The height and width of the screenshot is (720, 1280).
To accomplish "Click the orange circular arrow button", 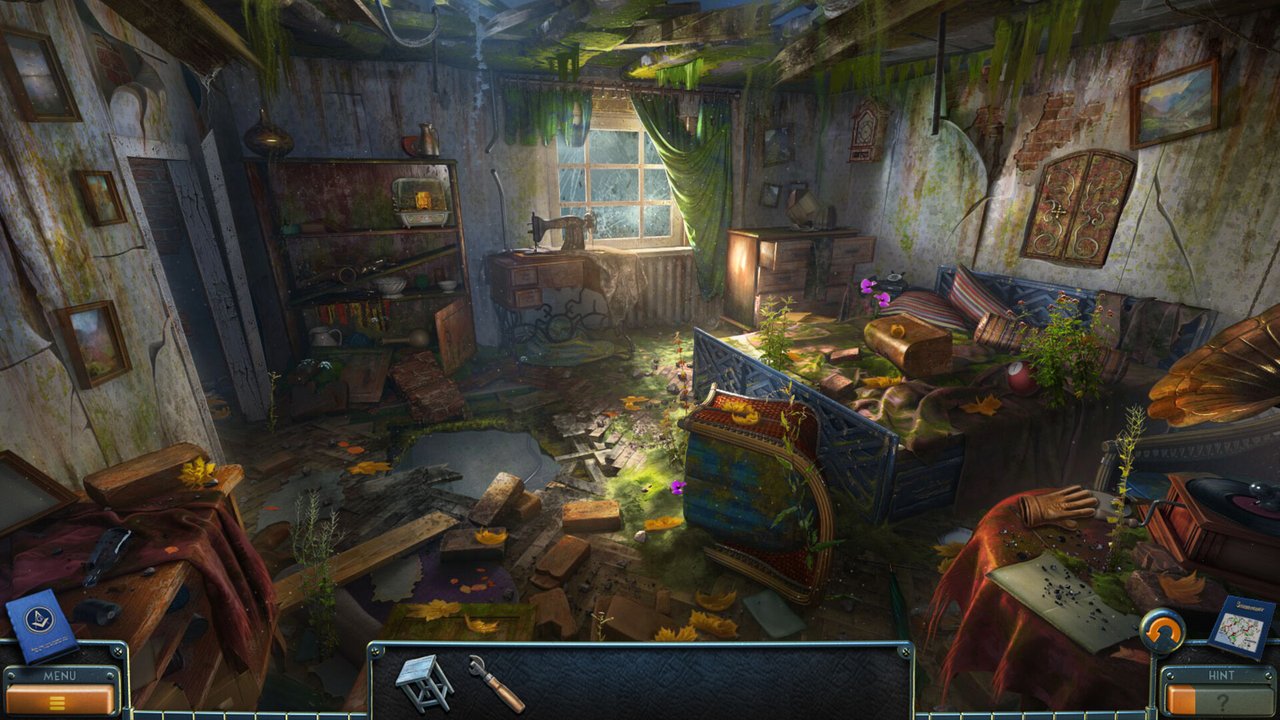I will pyautogui.click(x=1163, y=632).
